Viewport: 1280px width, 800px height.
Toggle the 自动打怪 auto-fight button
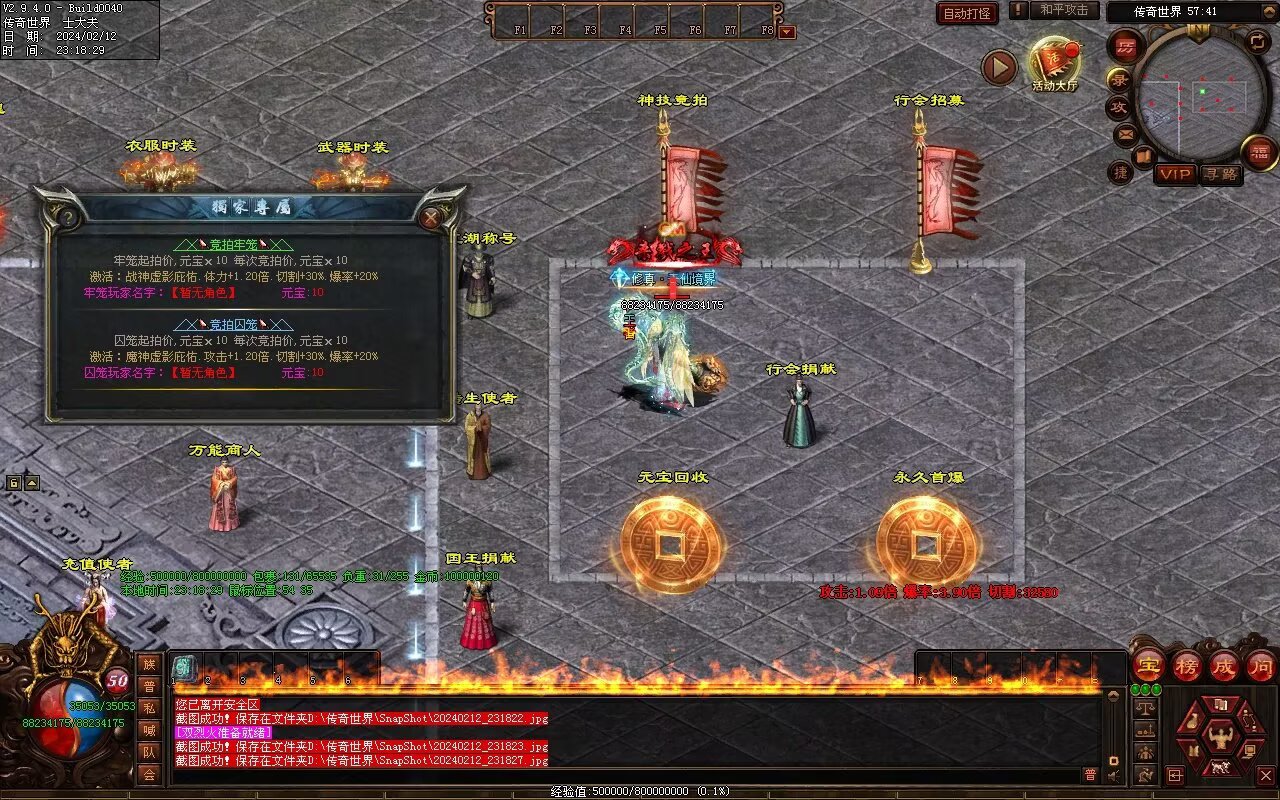click(x=967, y=13)
